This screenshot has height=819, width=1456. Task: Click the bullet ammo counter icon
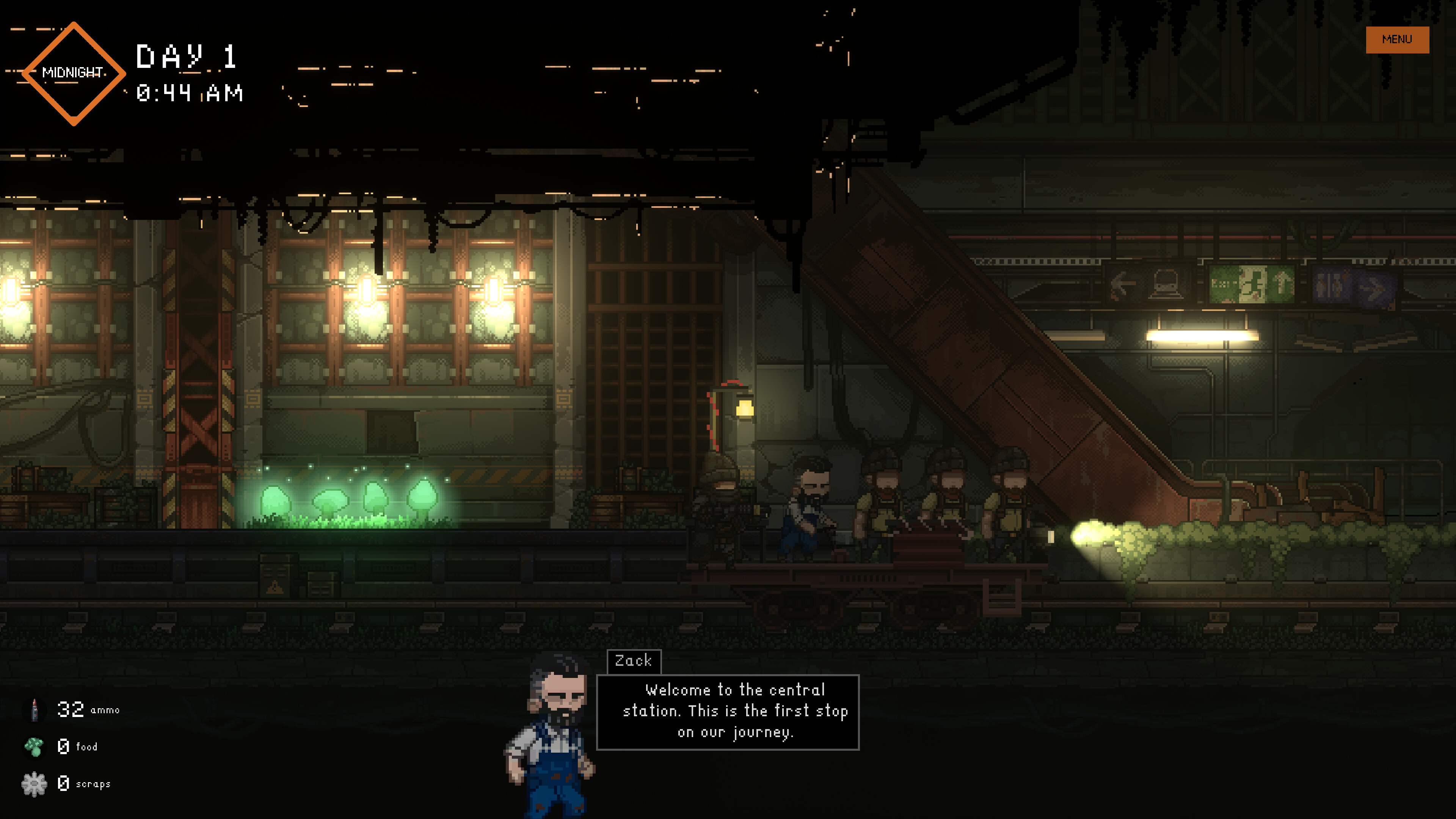tap(35, 709)
